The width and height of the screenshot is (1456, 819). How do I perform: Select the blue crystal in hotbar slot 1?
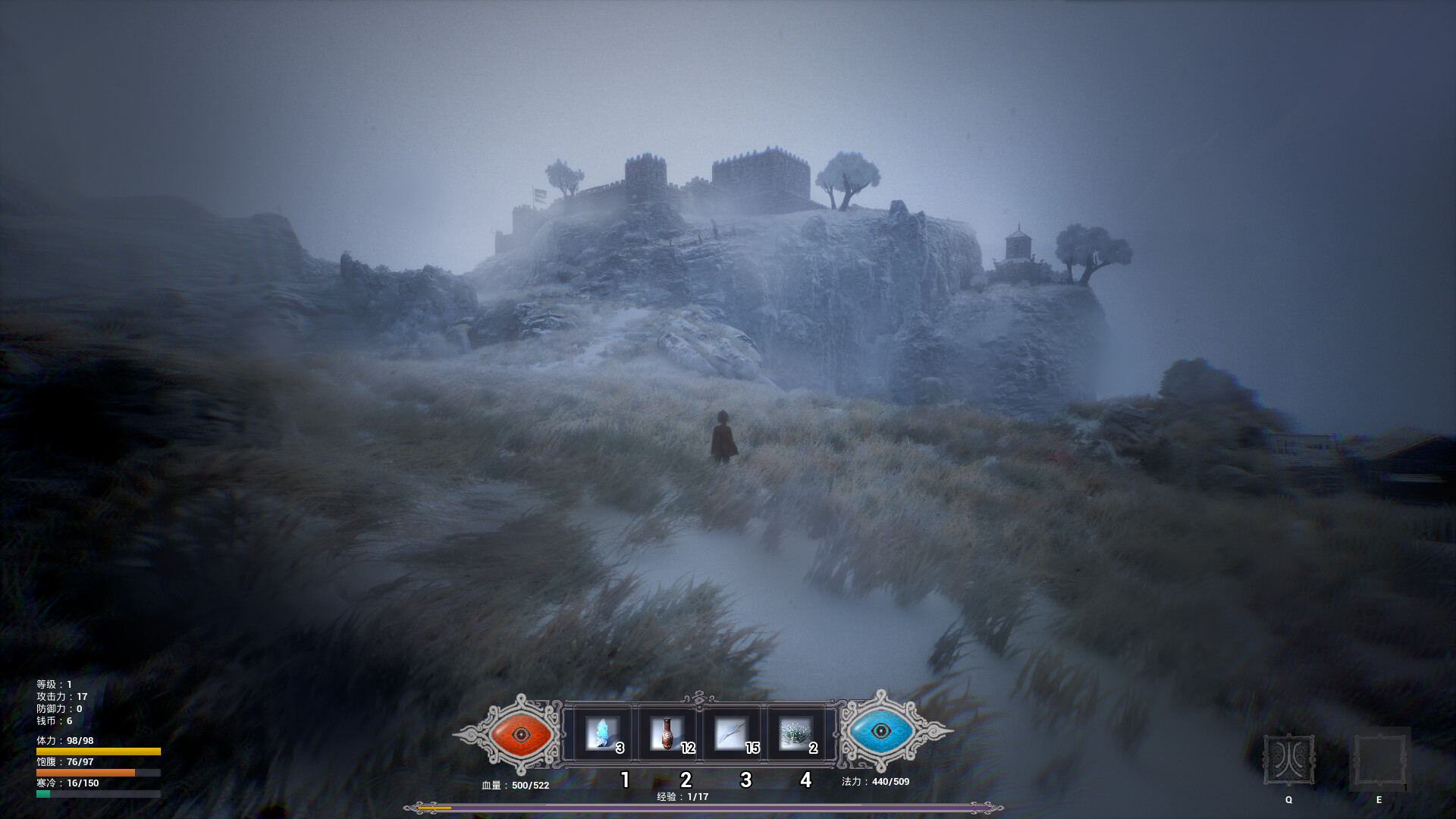tap(603, 734)
